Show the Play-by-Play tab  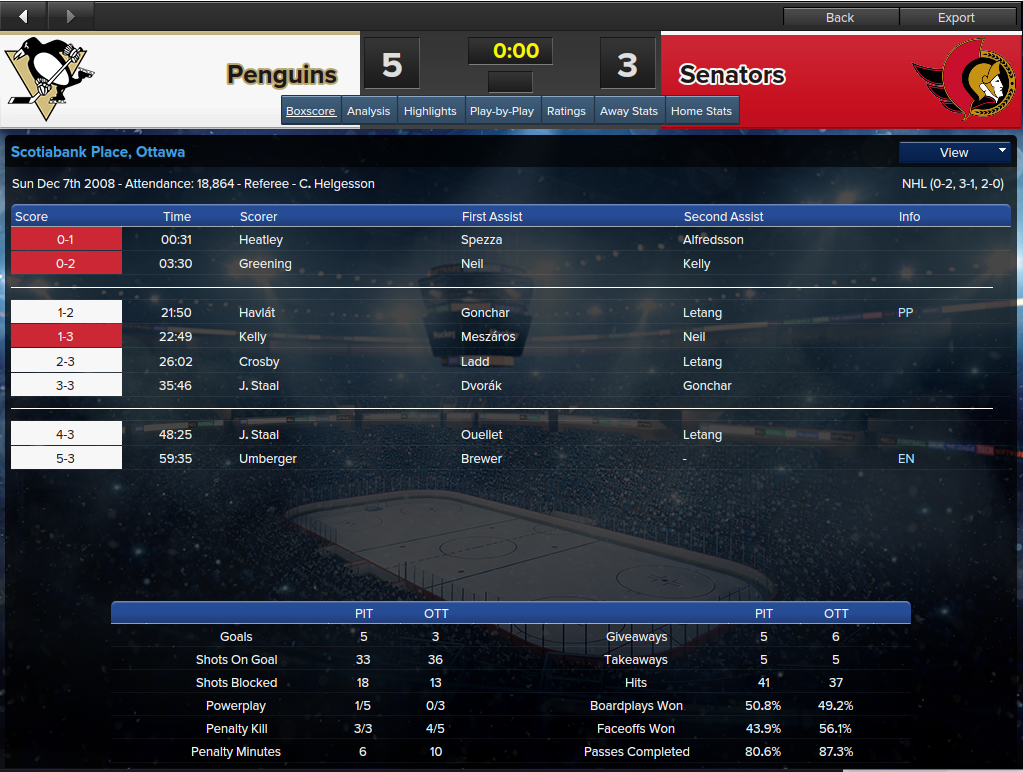502,111
